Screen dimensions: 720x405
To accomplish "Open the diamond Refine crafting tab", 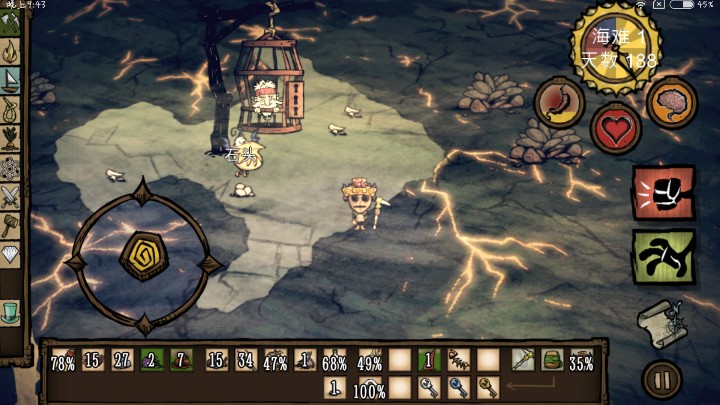I will (x=11, y=254).
